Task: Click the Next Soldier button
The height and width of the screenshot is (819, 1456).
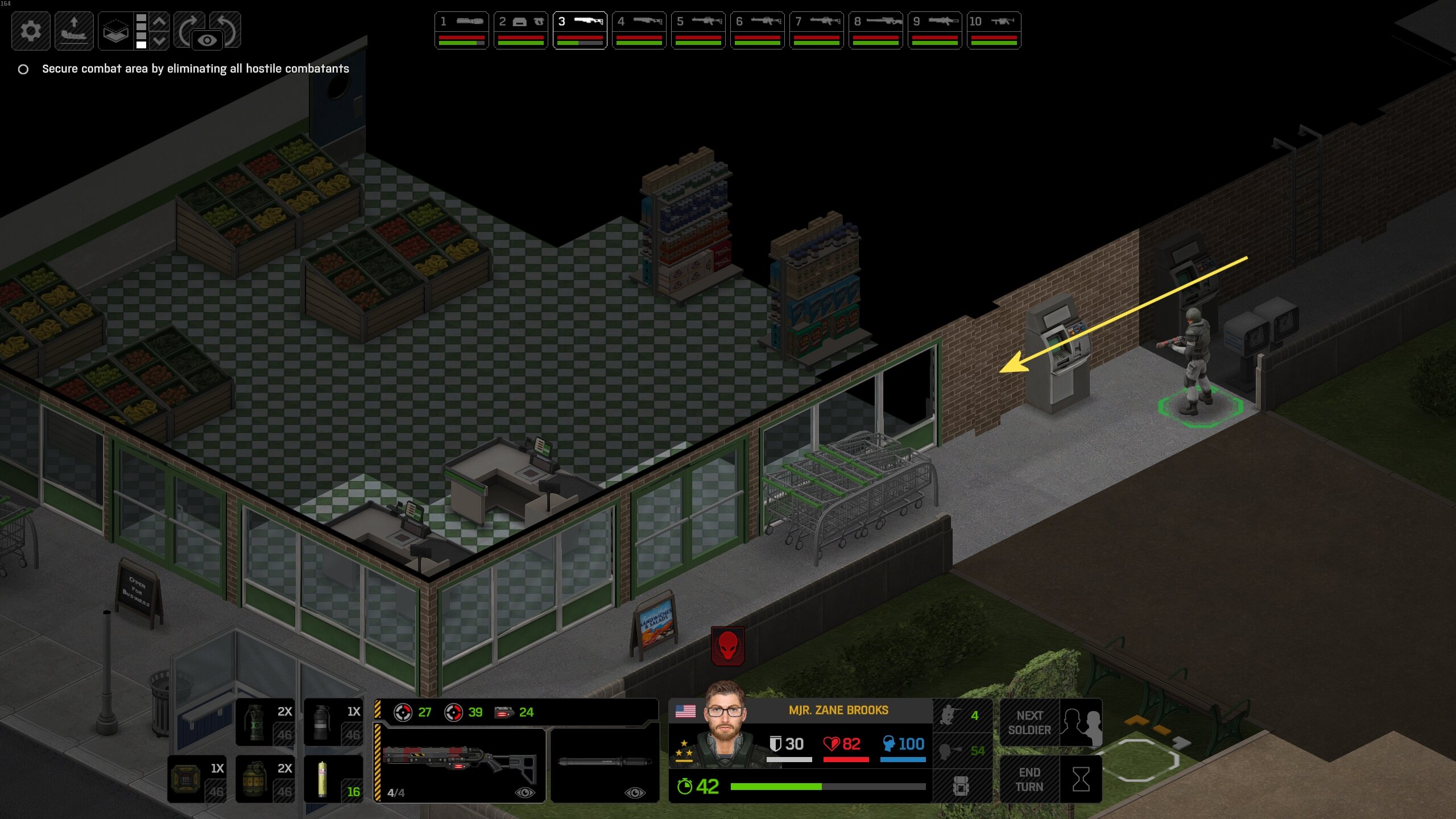Action: [x=1050, y=722]
